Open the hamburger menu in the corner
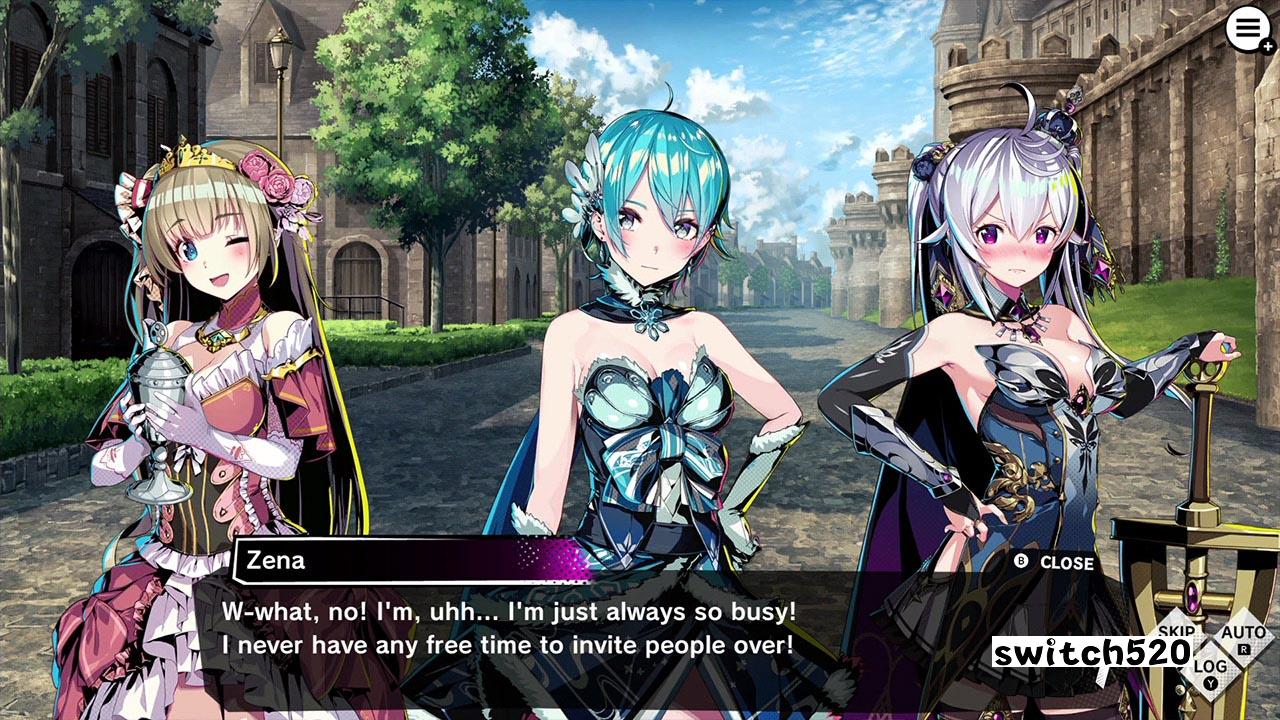This screenshot has height=720, width=1280. point(1247,30)
